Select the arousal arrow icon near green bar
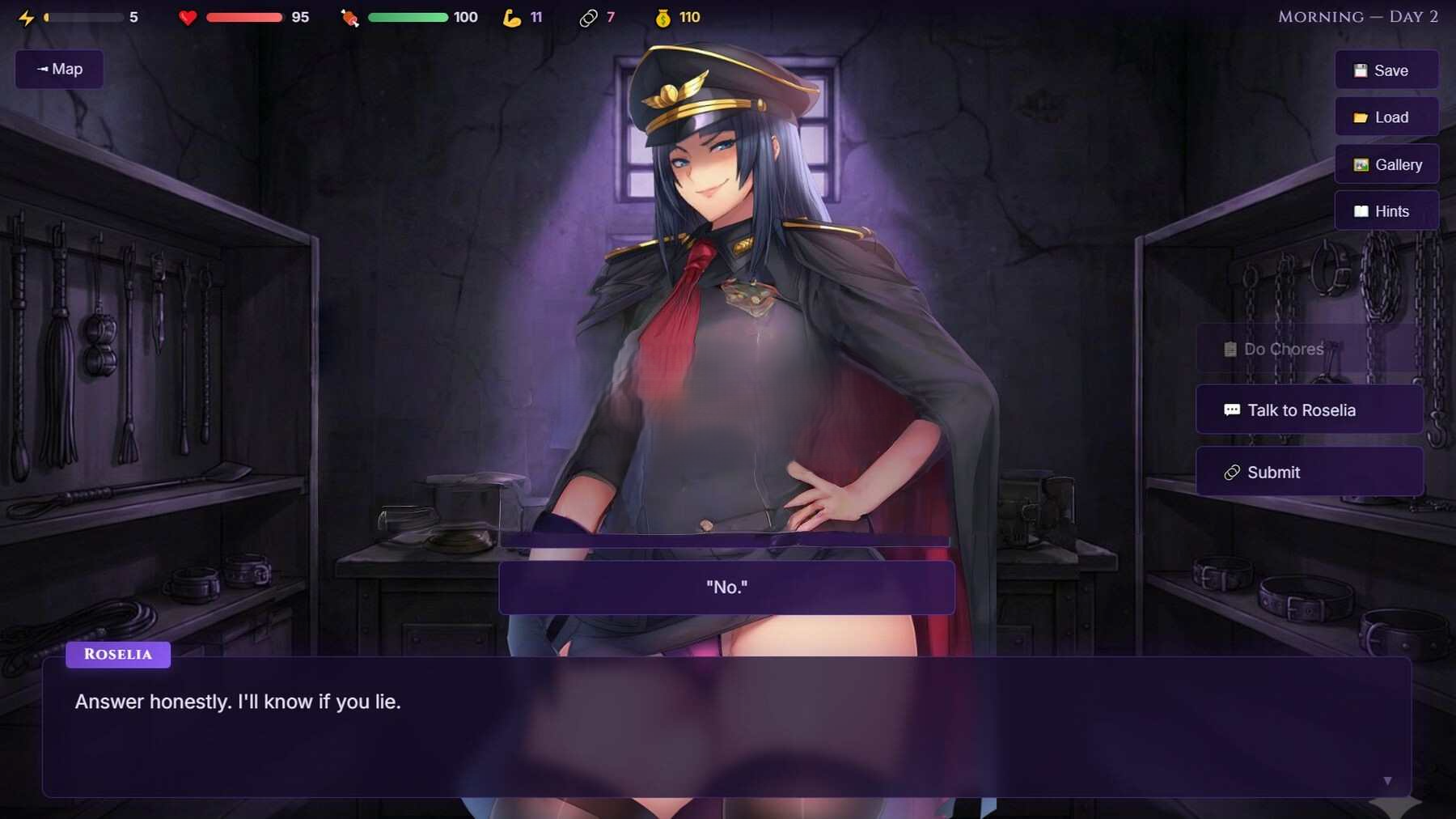 (348, 17)
